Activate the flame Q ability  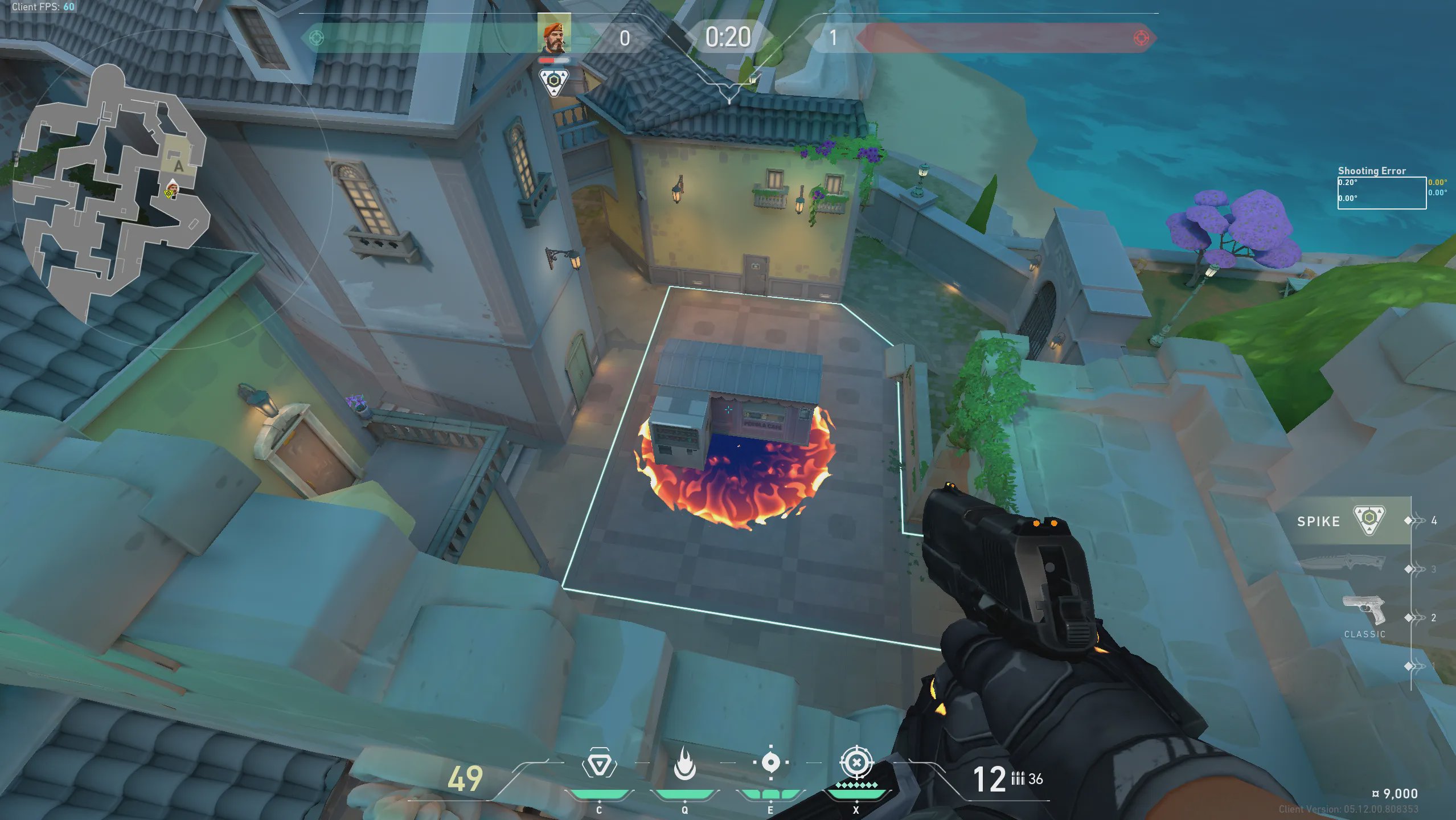click(x=684, y=764)
